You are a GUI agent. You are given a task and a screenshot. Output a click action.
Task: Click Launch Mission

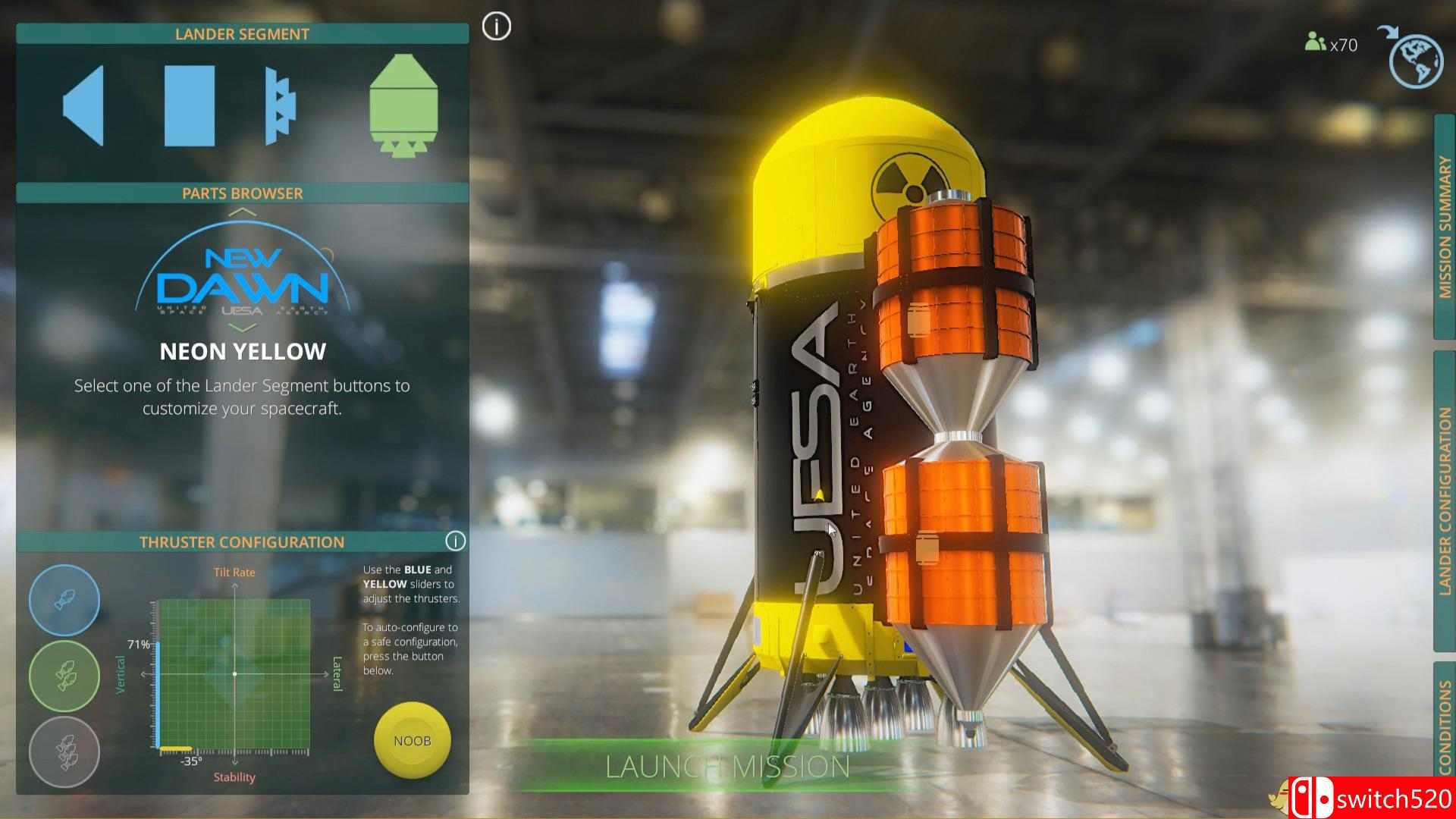pos(726,766)
